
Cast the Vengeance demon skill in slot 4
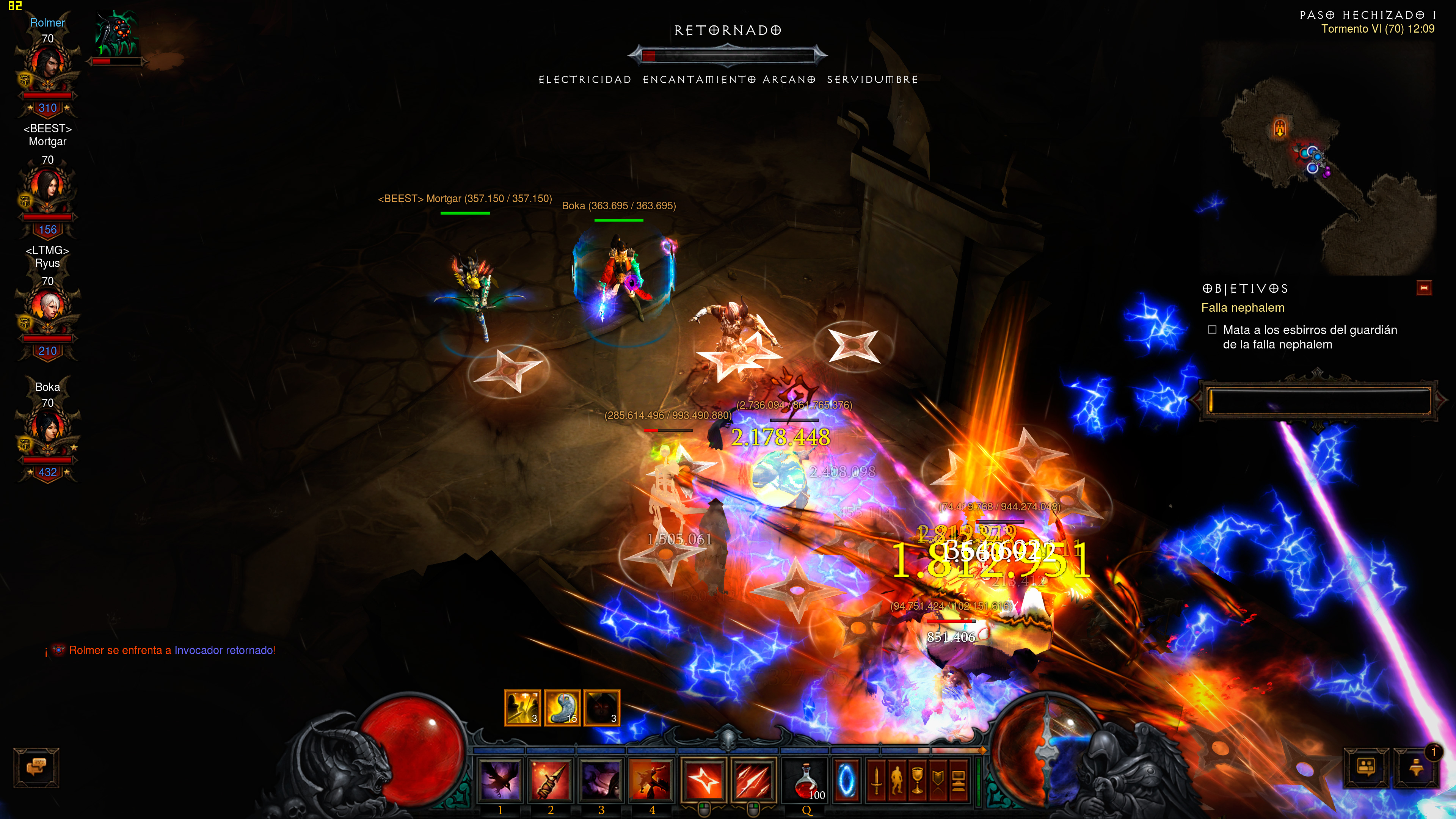click(x=651, y=781)
